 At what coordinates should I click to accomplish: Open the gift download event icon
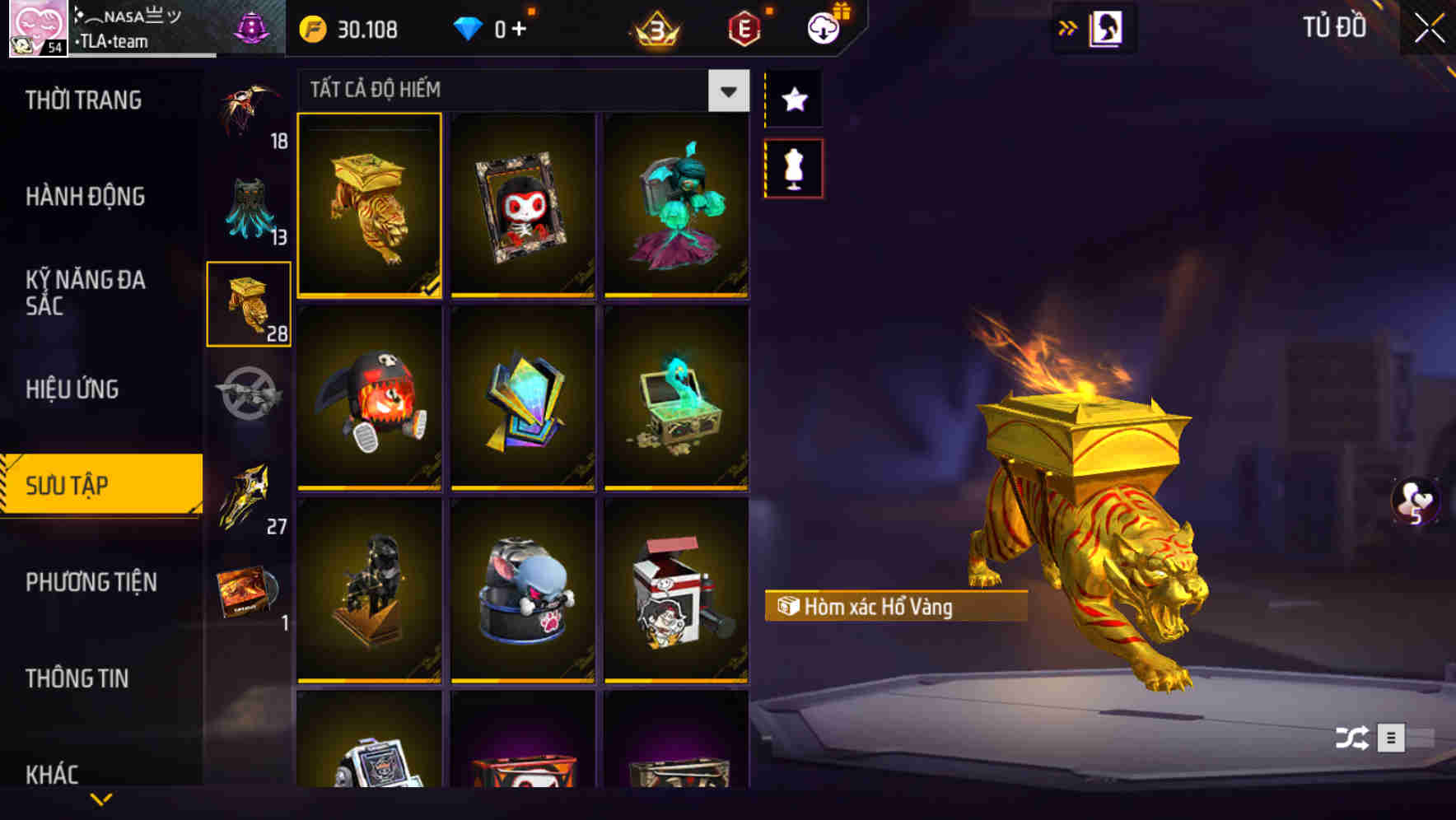821,27
